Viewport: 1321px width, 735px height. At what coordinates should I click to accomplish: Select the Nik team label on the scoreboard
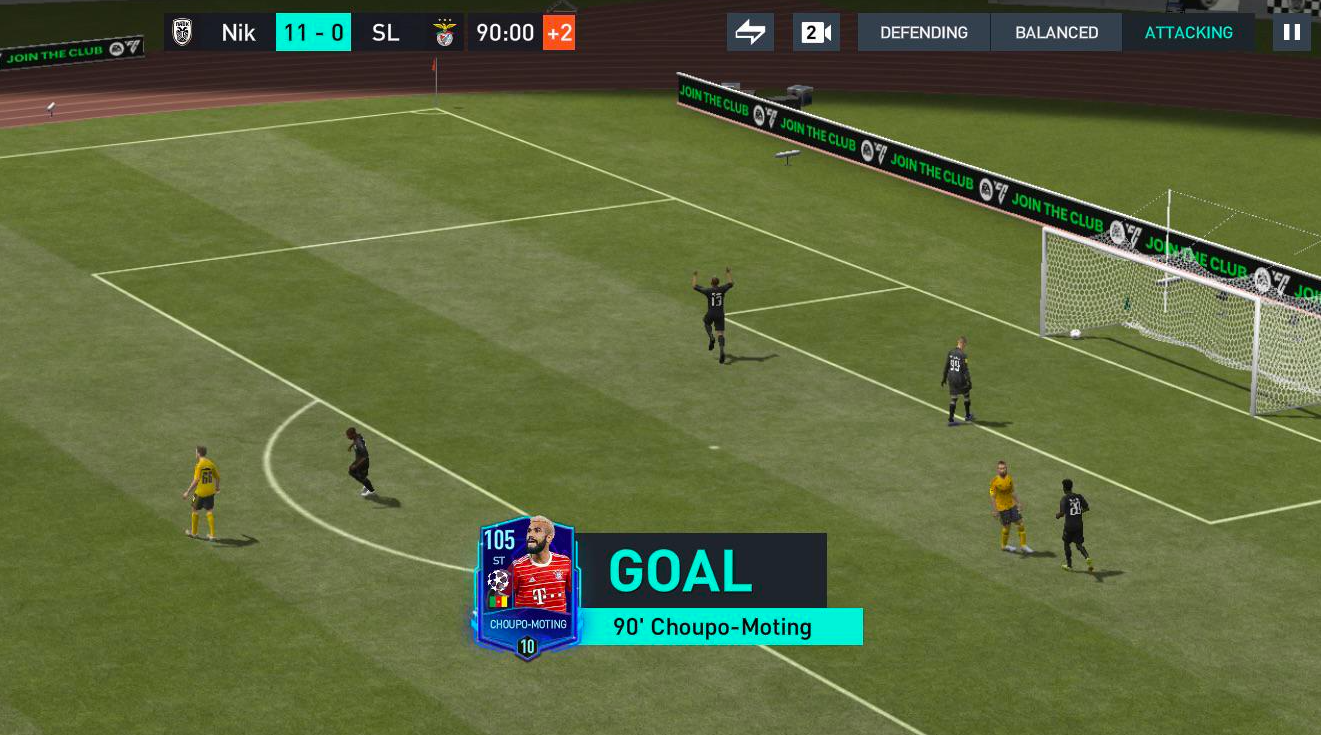tap(239, 32)
